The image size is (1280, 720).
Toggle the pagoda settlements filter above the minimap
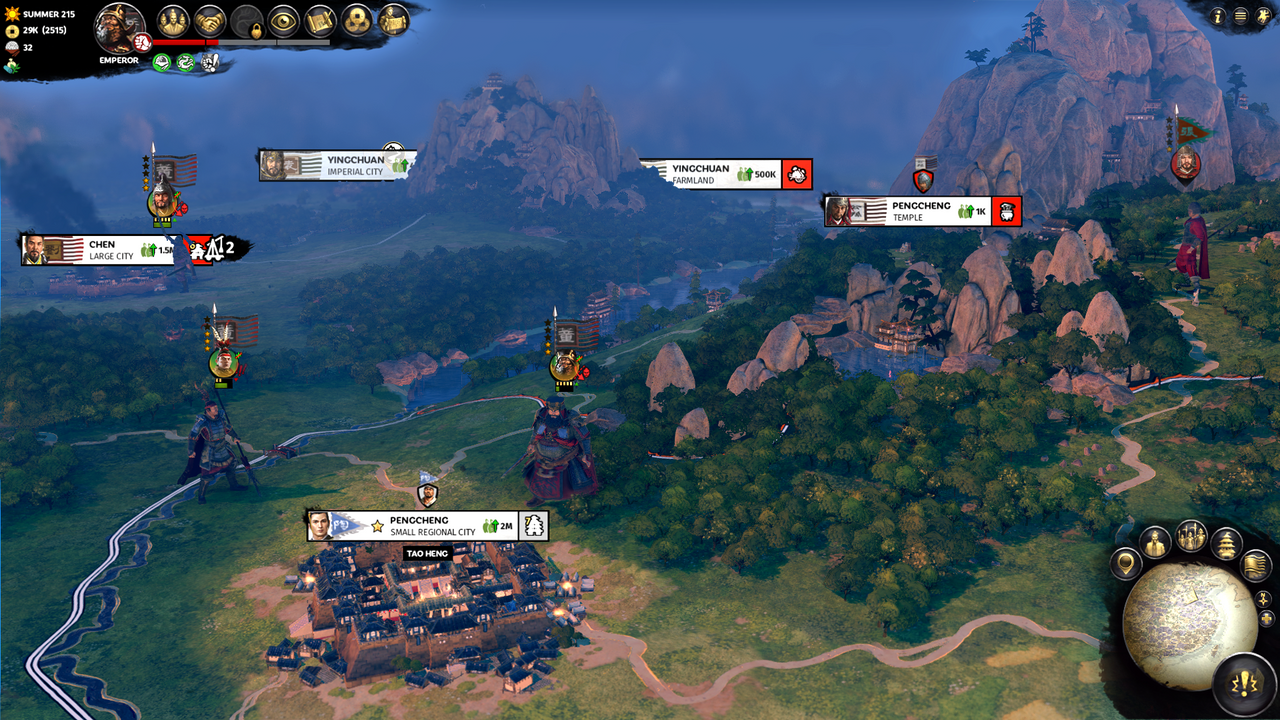[x=1227, y=543]
